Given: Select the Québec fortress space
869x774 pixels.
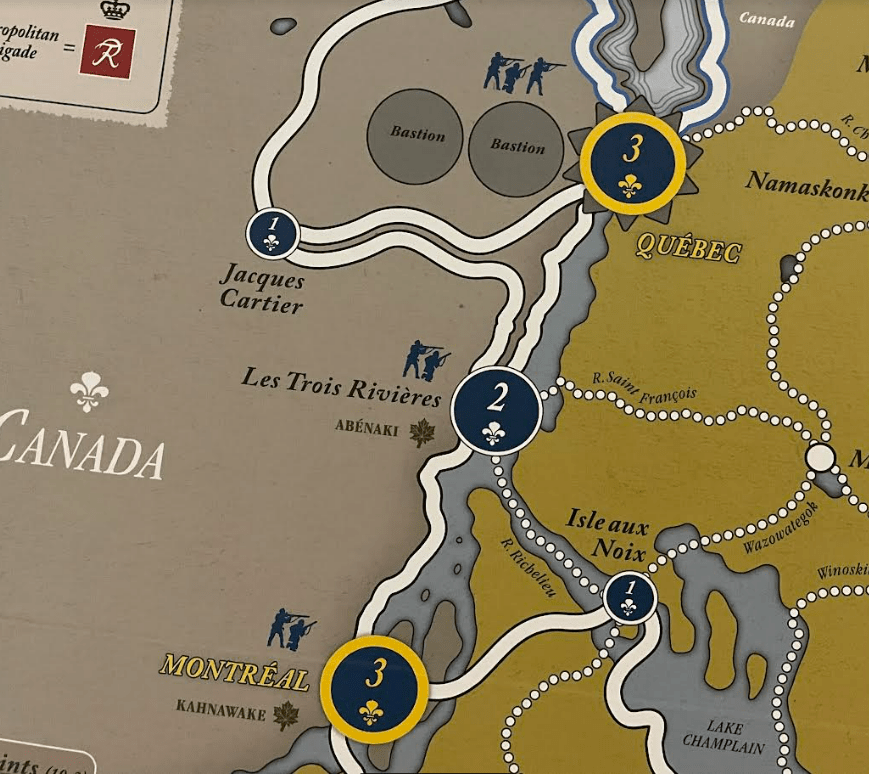Looking at the screenshot, I should click(x=632, y=162).
